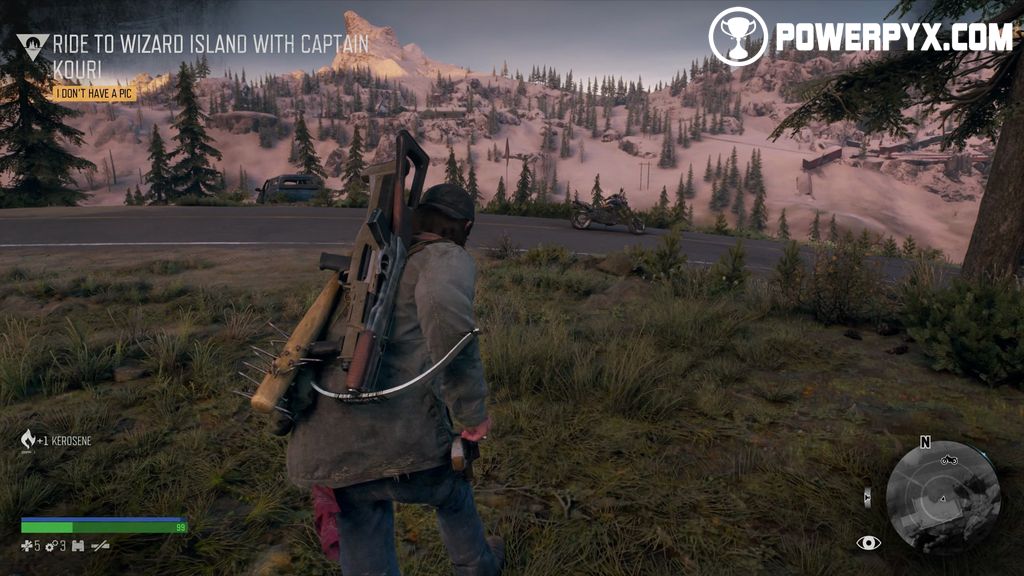Click the kerosene pickup flame icon
The width and height of the screenshot is (1024, 576).
[28, 439]
